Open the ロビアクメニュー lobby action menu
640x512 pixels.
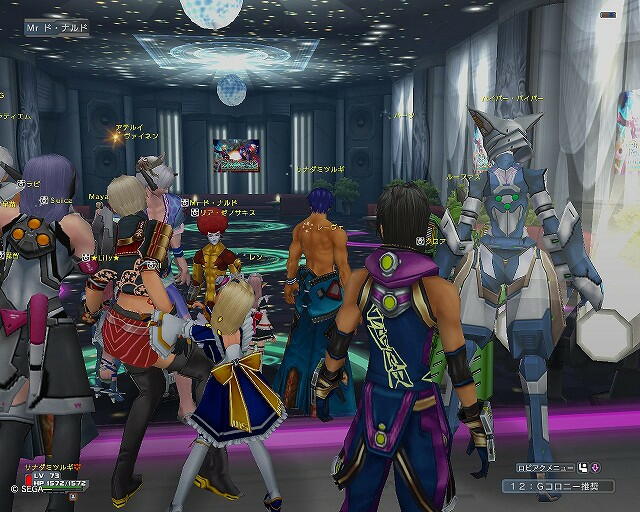[x=544, y=467]
